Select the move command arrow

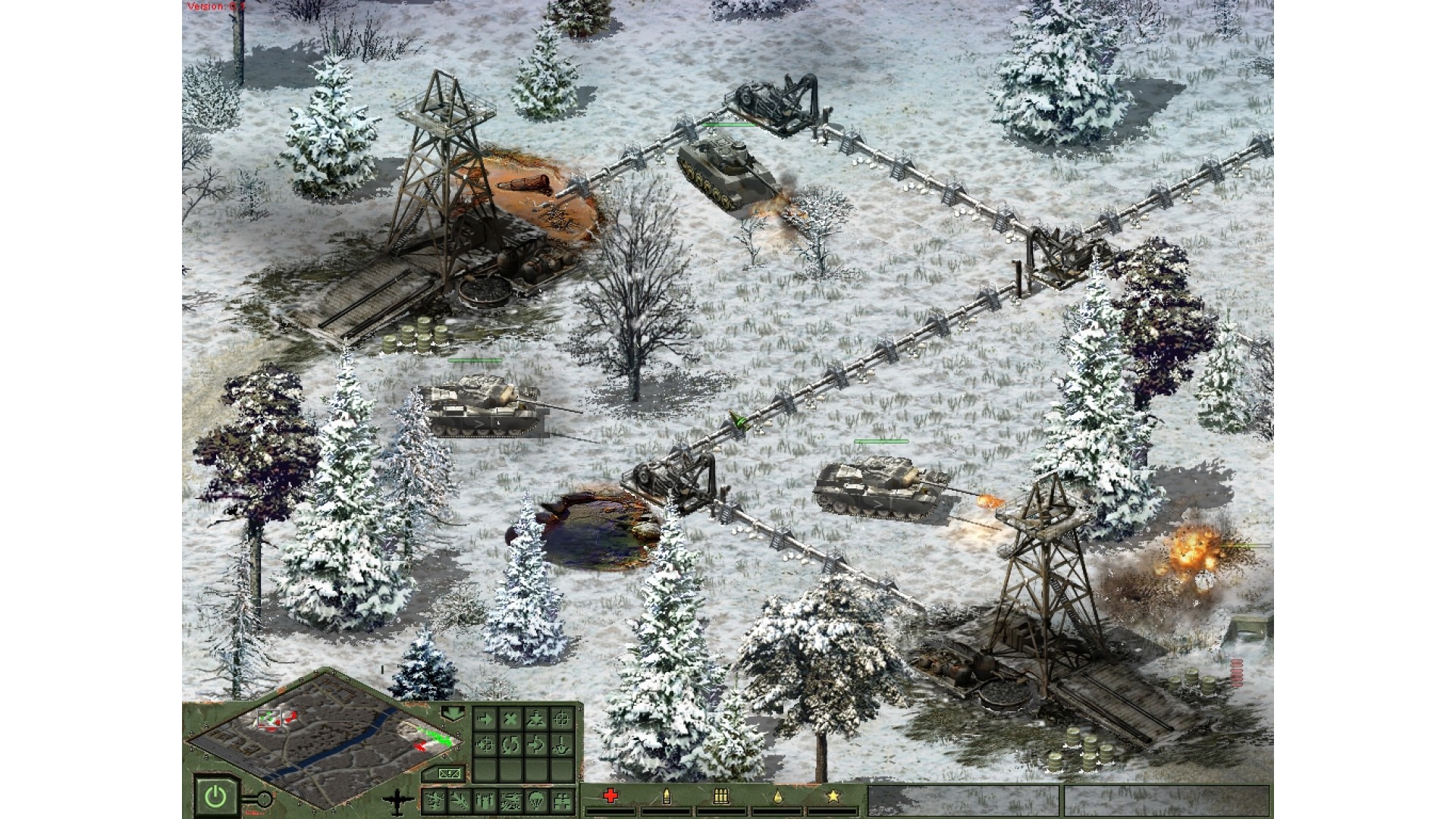pos(485,719)
